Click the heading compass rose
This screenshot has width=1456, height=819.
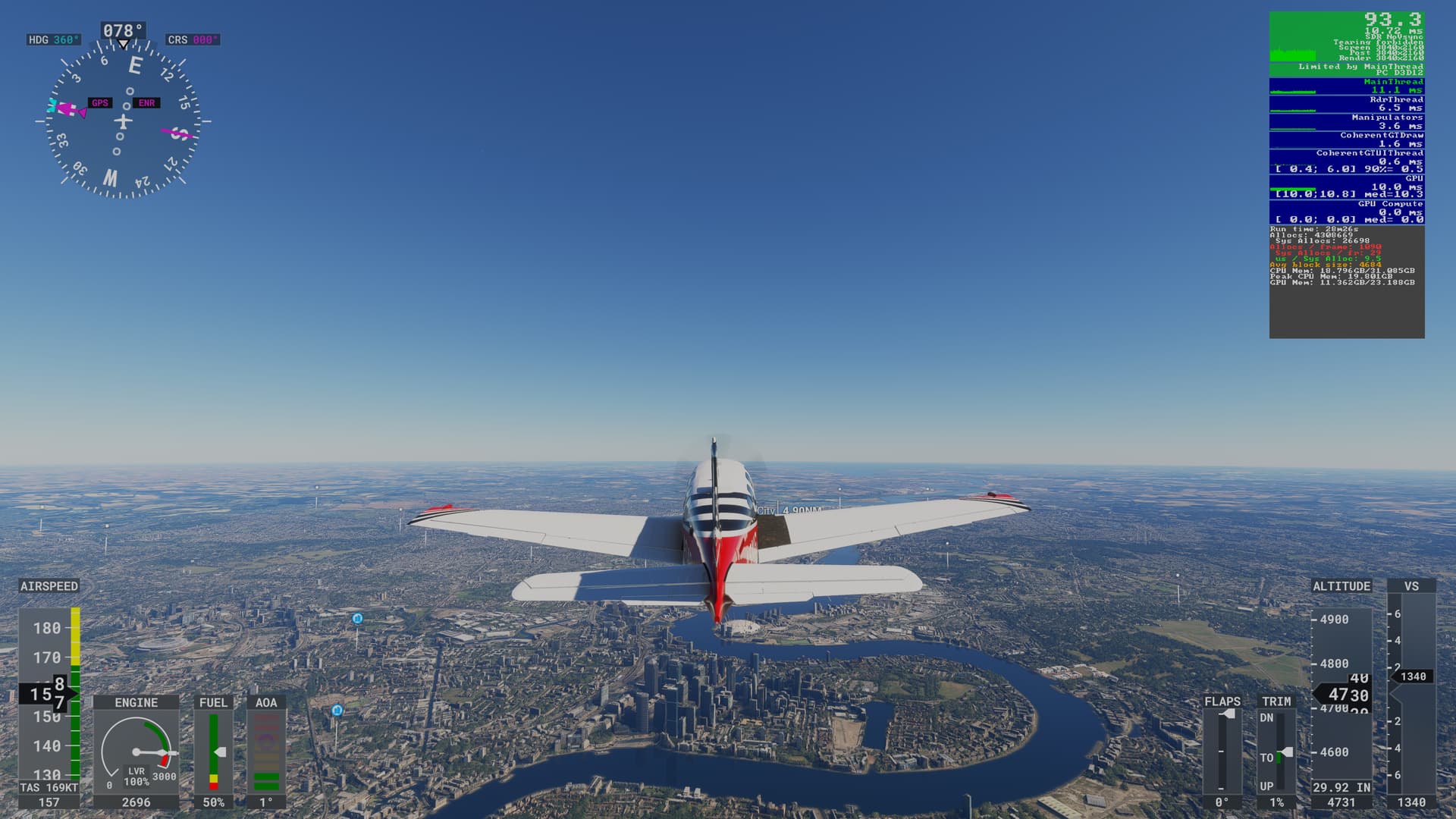pyautogui.click(x=123, y=121)
